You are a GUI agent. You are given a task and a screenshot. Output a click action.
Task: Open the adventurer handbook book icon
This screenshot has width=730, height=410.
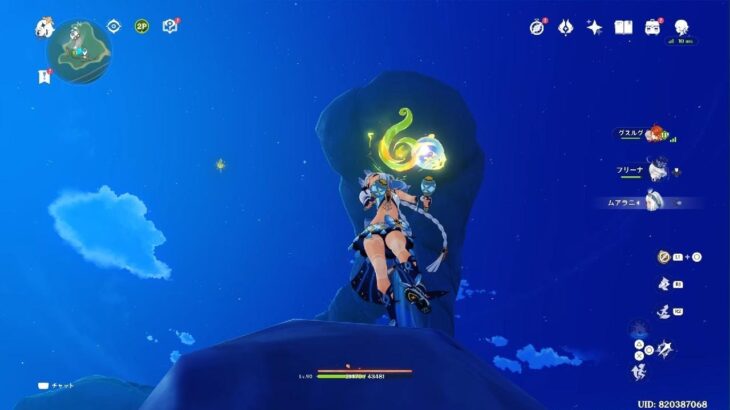point(624,27)
